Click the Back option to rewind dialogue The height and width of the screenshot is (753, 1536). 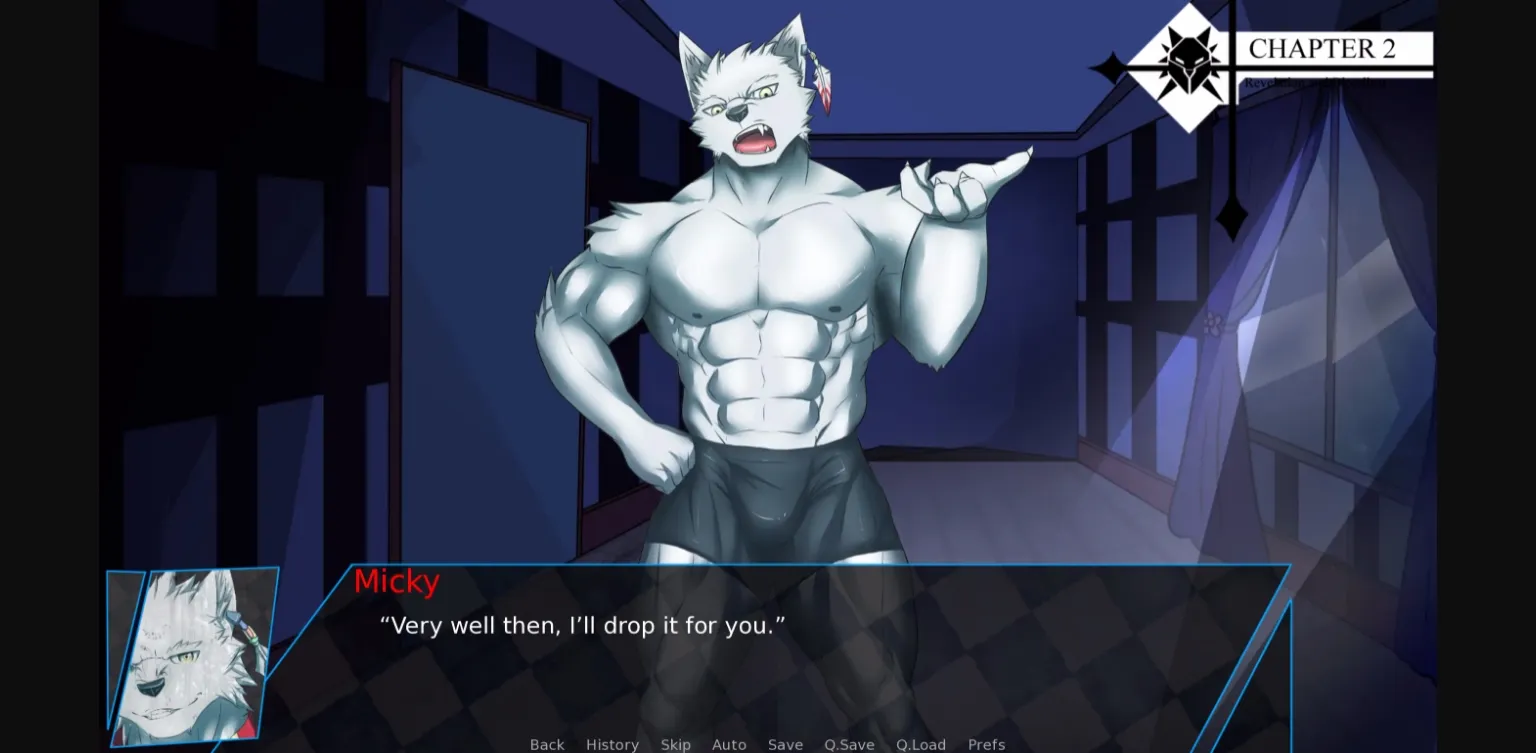(546, 744)
